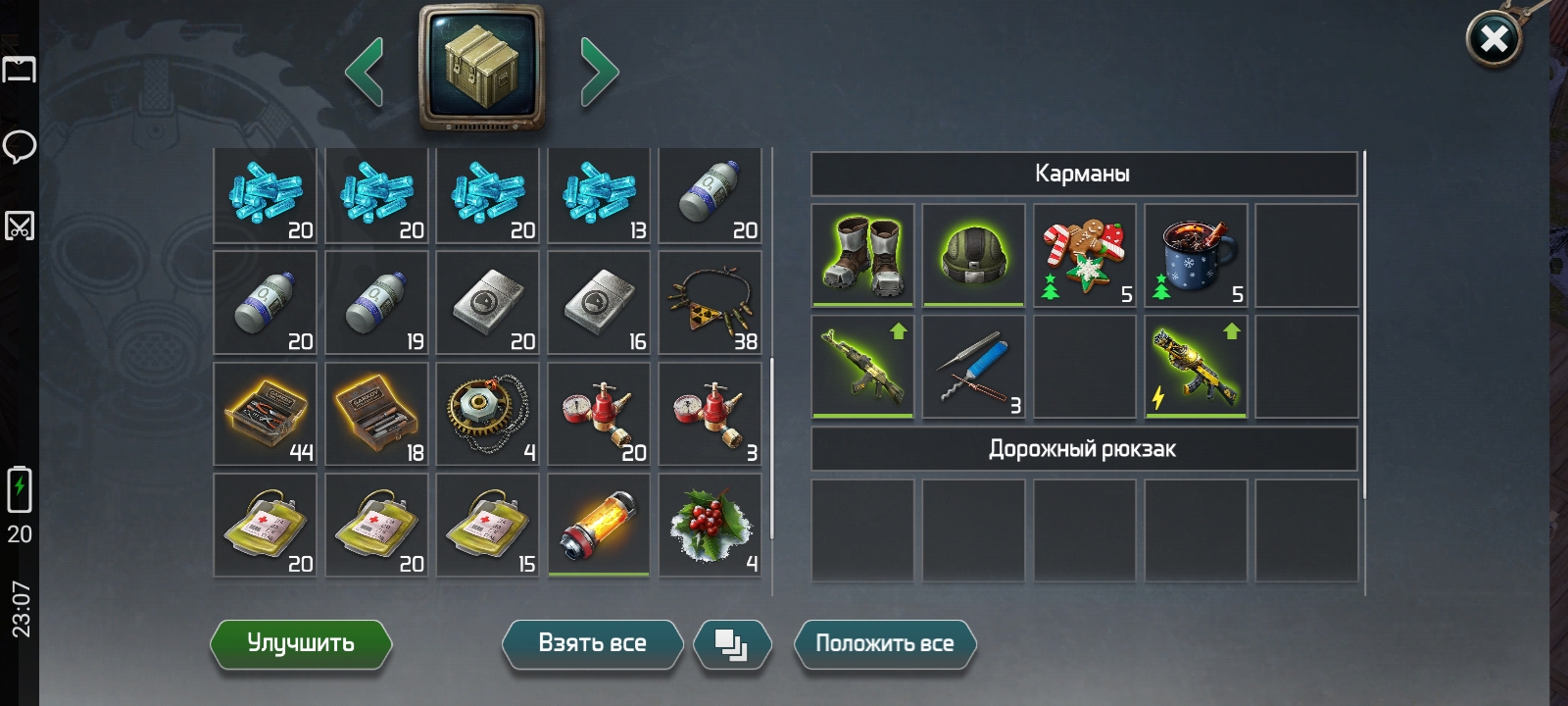1568x706 pixels.
Task: Choose the Christmas cookies stack
Action: point(1085,255)
